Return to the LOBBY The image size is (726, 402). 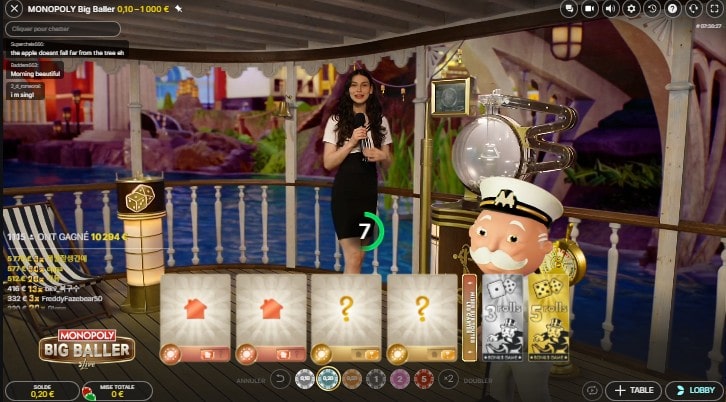692,390
